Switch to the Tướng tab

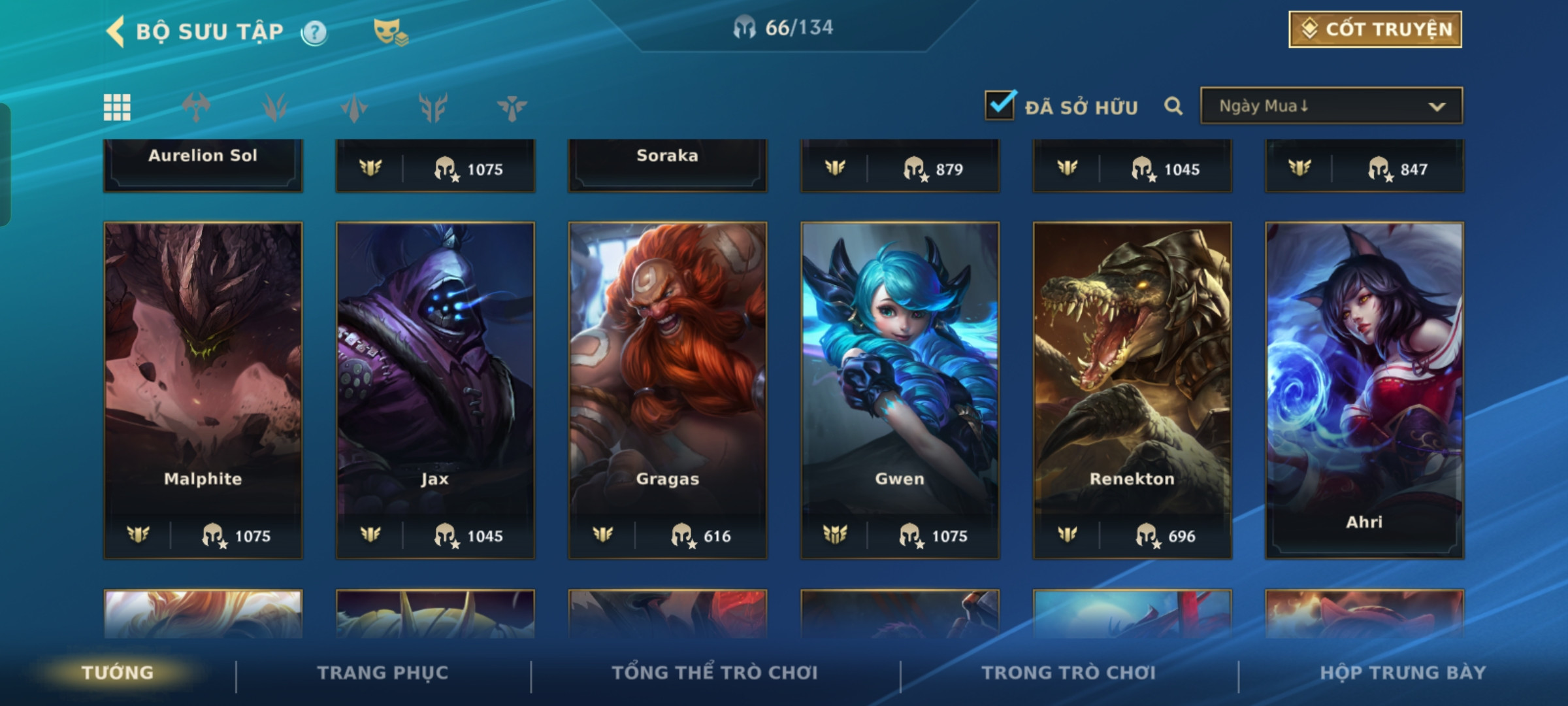point(118,673)
